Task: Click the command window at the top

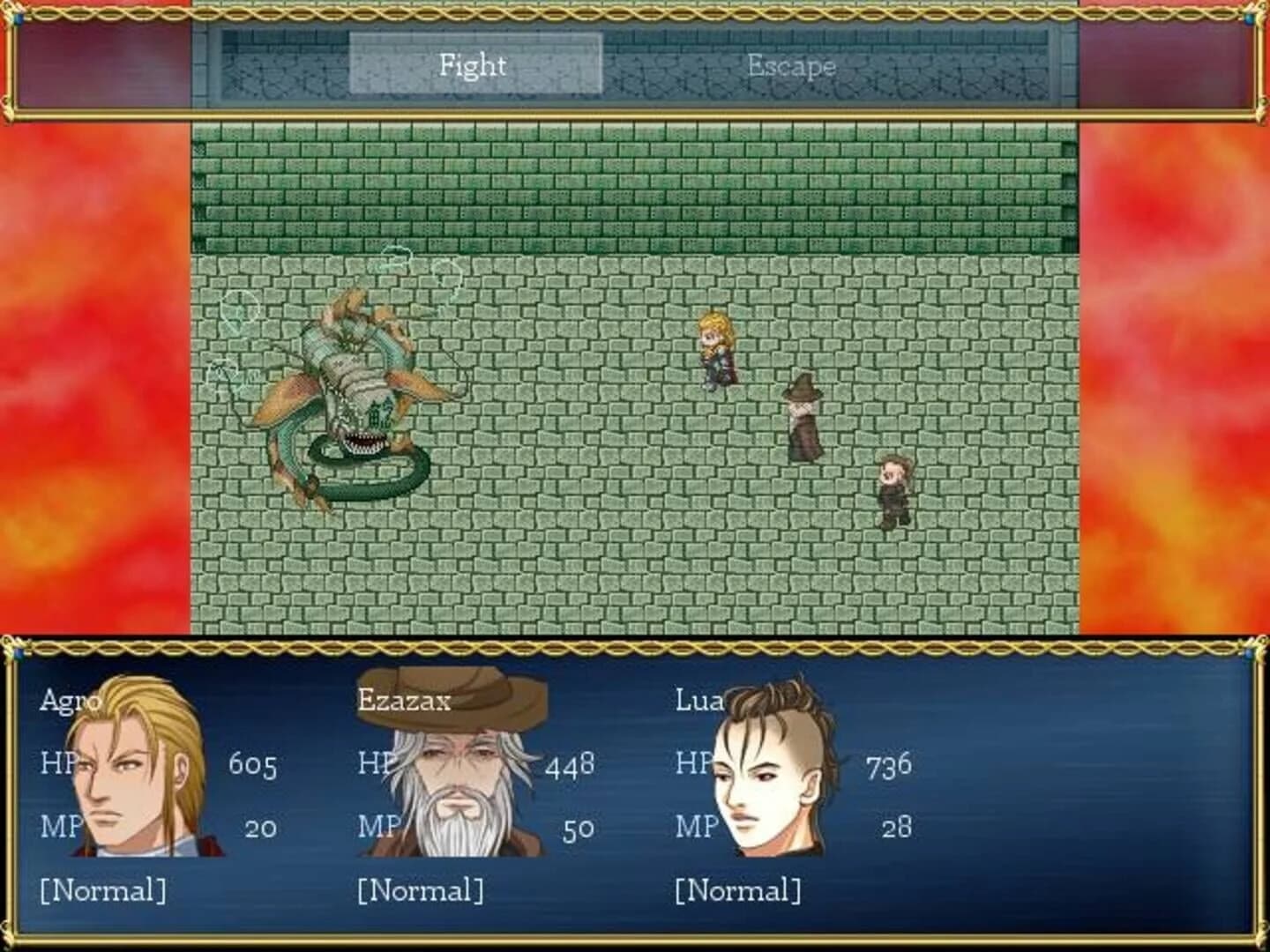Action: 633,64
